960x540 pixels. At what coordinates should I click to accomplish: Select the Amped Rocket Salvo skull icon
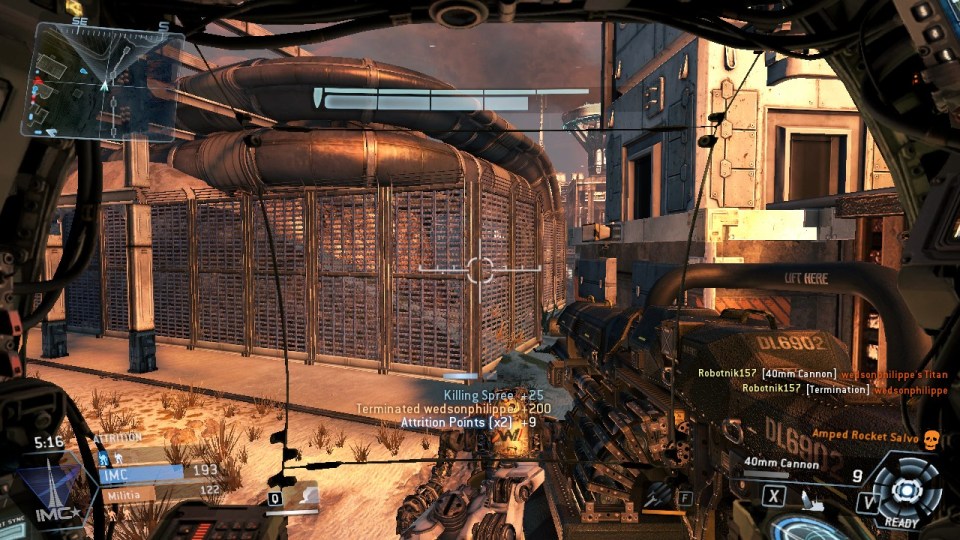[932, 439]
